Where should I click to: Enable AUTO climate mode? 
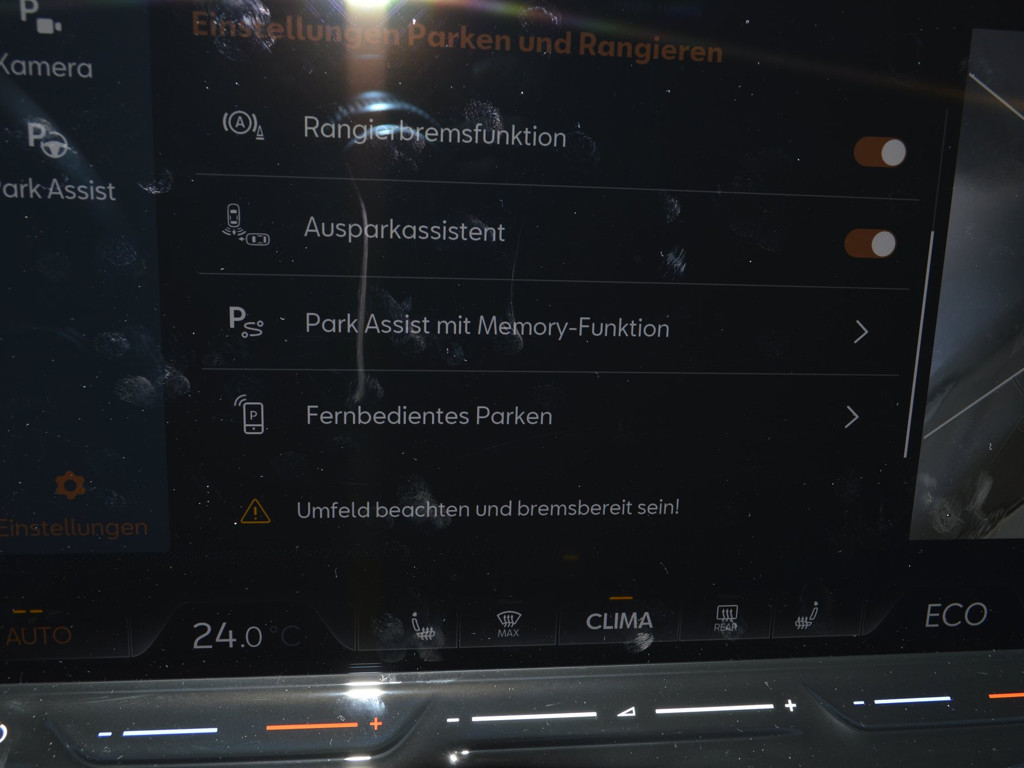coord(38,632)
